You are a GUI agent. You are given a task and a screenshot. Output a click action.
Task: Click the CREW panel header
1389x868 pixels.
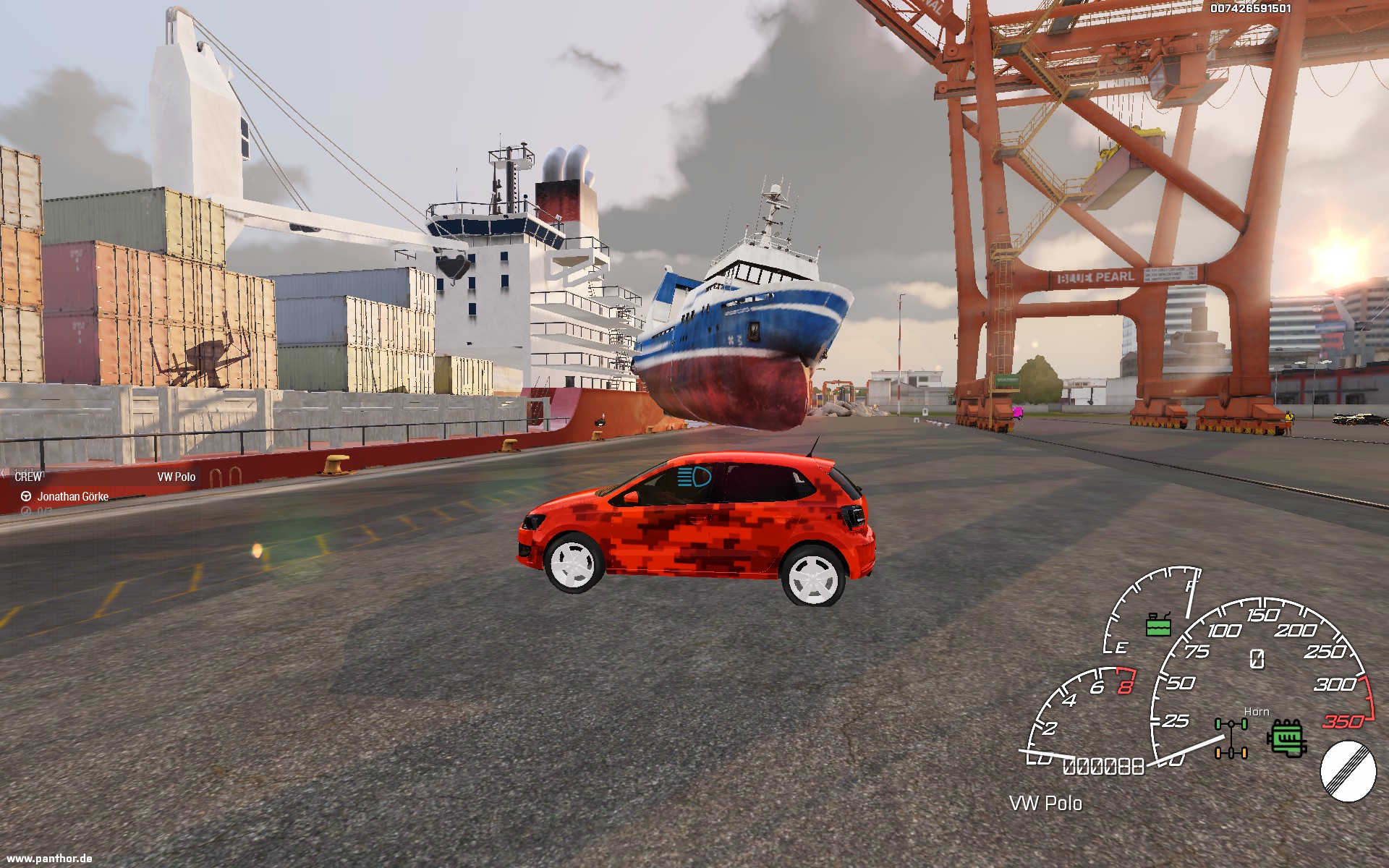(x=29, y=477)
